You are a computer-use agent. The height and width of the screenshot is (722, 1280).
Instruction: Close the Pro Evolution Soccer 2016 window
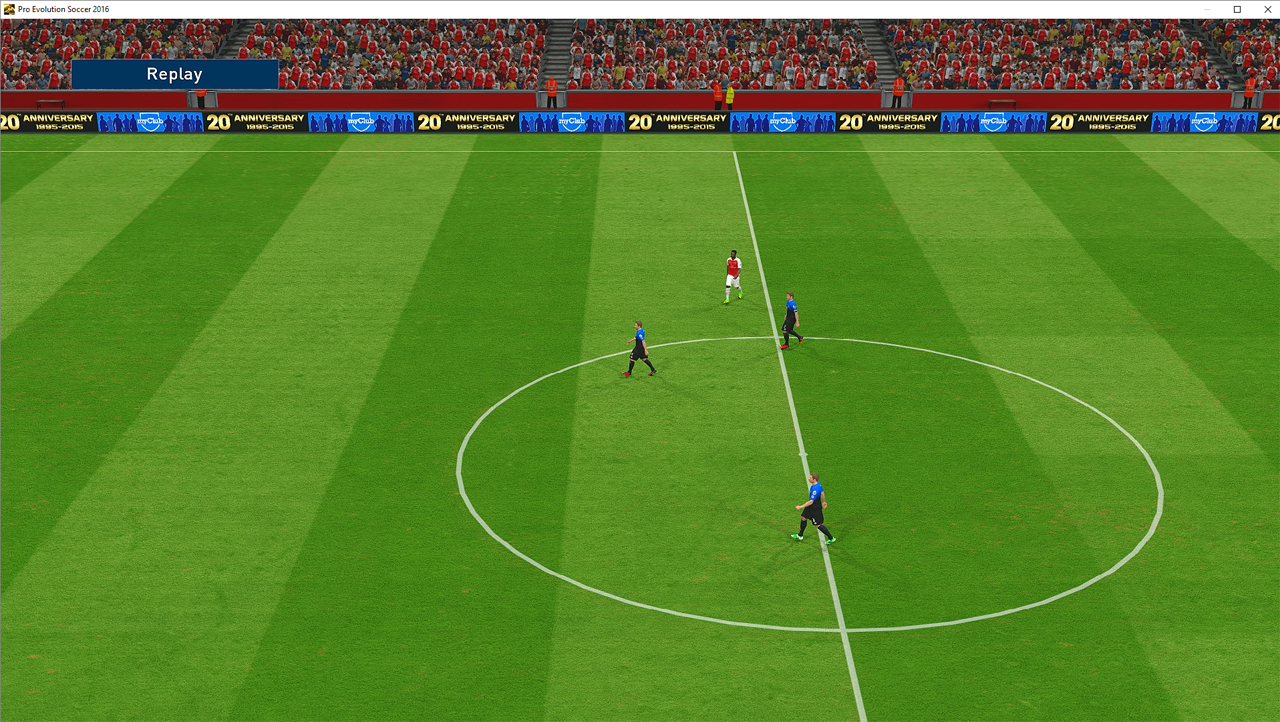pyautogui.click(x=1263, y=9)
